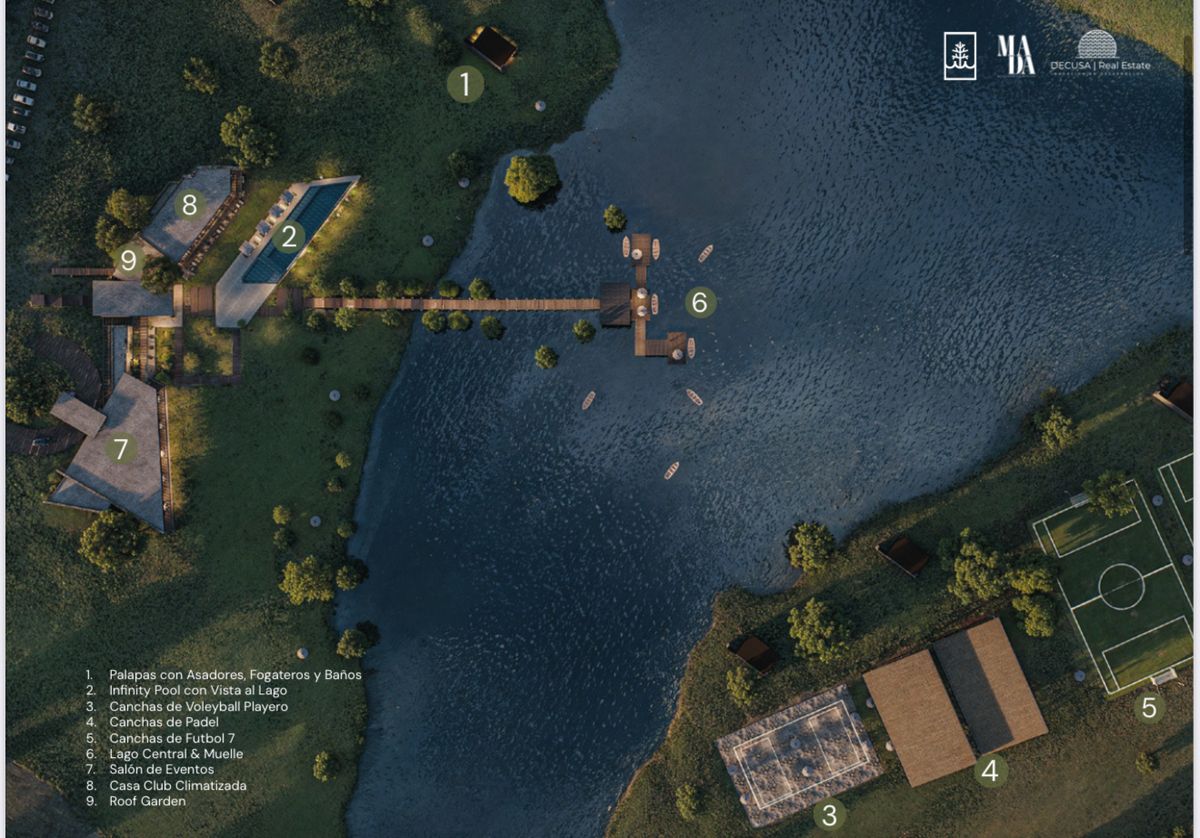The height and width of the screenshot is (838, 1200).
Task: Click Roof Garden in the legend list
Action: pos(147,801)
